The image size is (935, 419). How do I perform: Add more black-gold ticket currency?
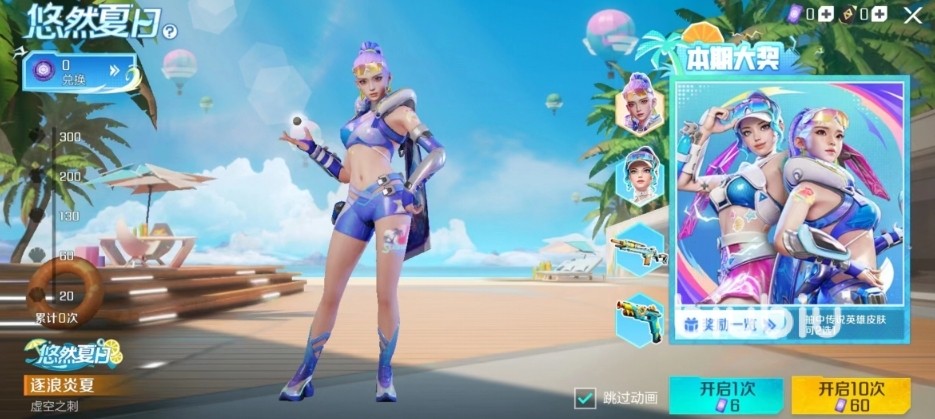coord(878,14)
